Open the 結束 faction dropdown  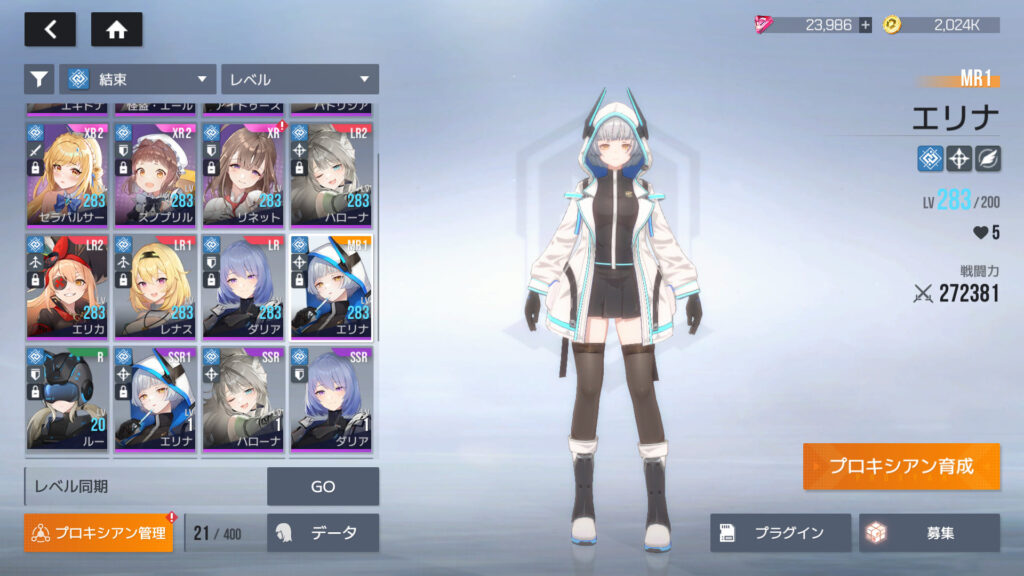138,79
